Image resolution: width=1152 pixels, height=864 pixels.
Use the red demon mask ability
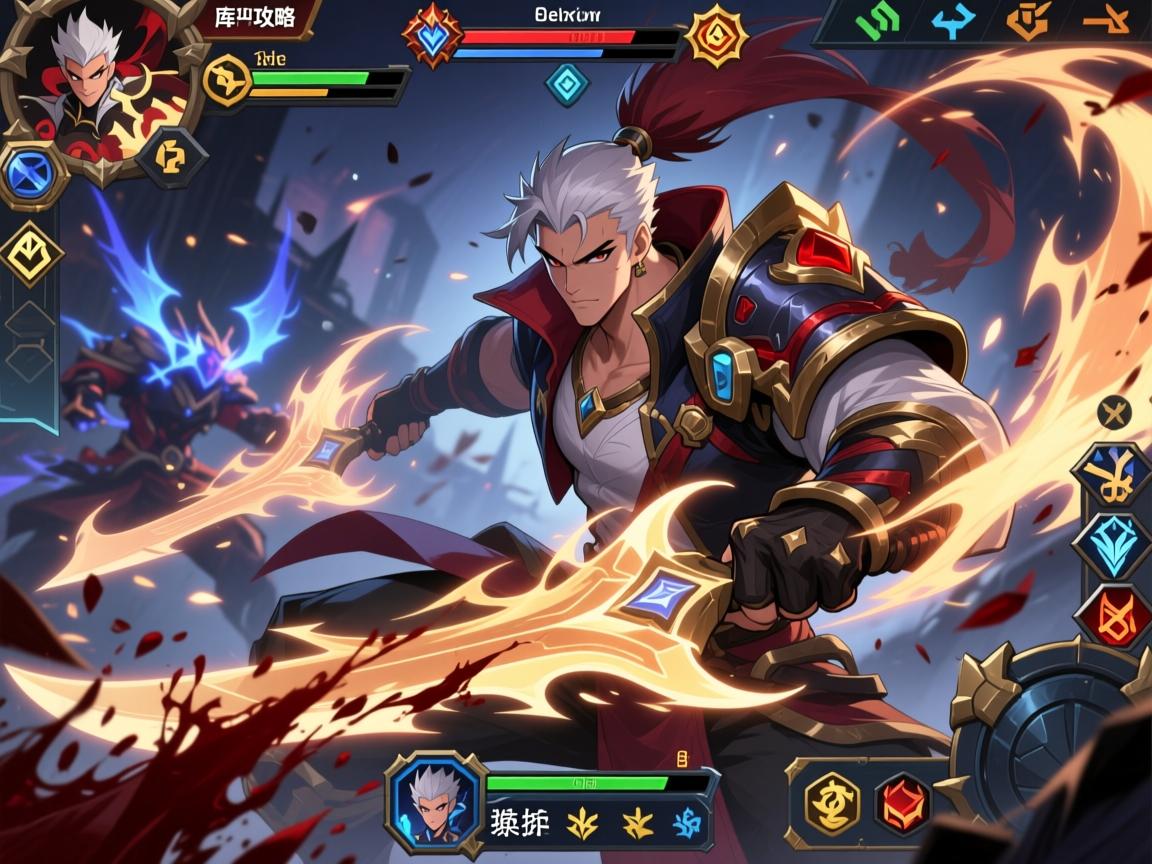click(904, 803)
